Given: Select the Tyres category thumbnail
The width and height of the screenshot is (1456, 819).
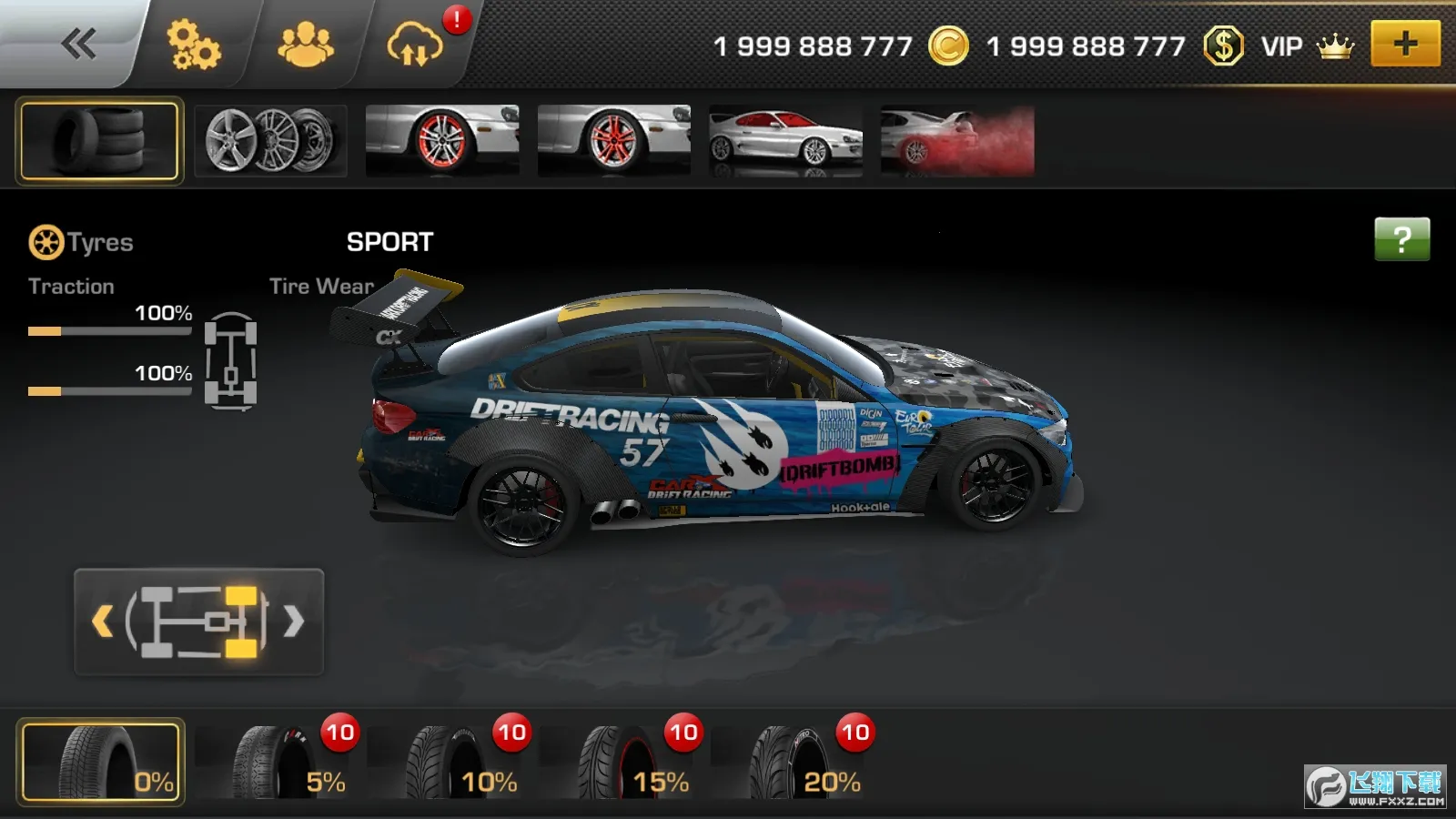Looking at the screenshot, I should coord(98,140).
